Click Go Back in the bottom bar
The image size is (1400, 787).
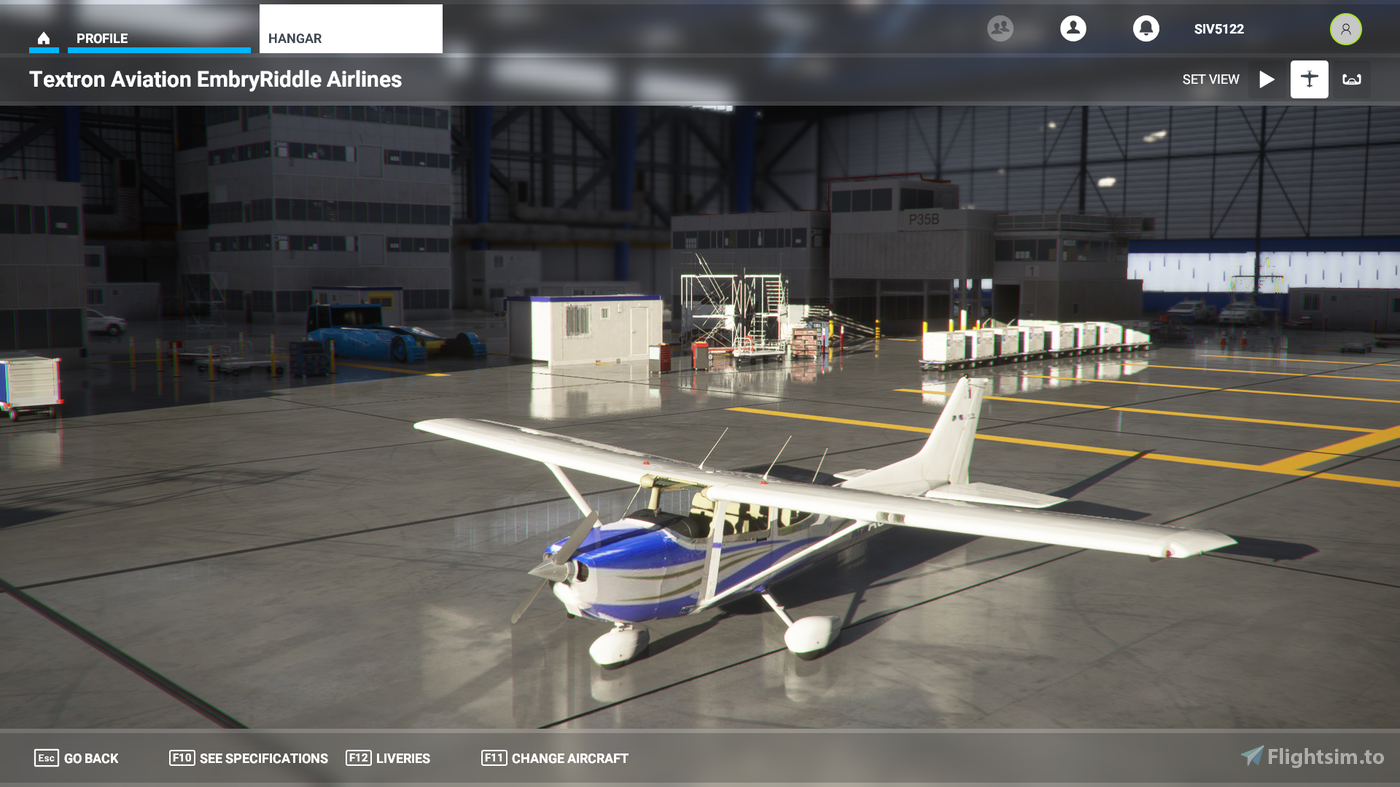76,758
